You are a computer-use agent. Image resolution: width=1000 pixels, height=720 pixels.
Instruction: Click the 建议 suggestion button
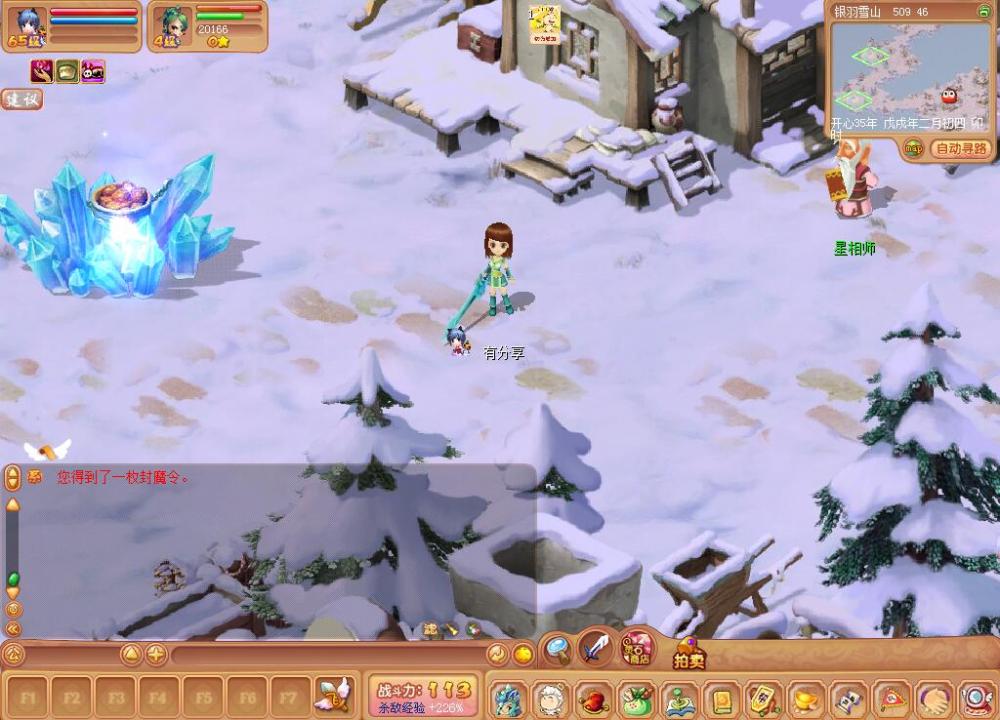coord(21,99)
